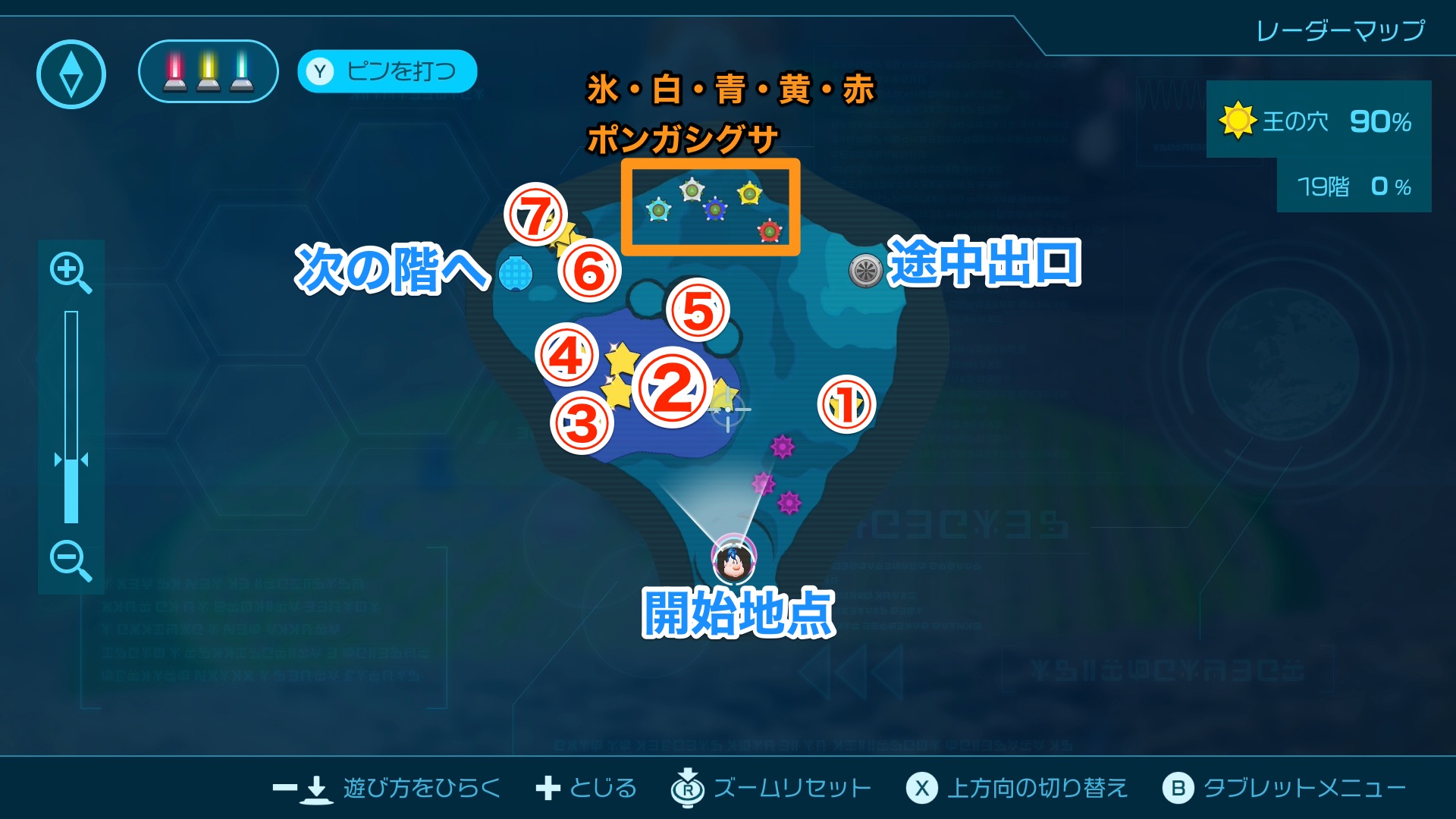Screen dimensions: 1456x819
Task: Select the 途中出口 geyser icon
Action: [864, 270]
